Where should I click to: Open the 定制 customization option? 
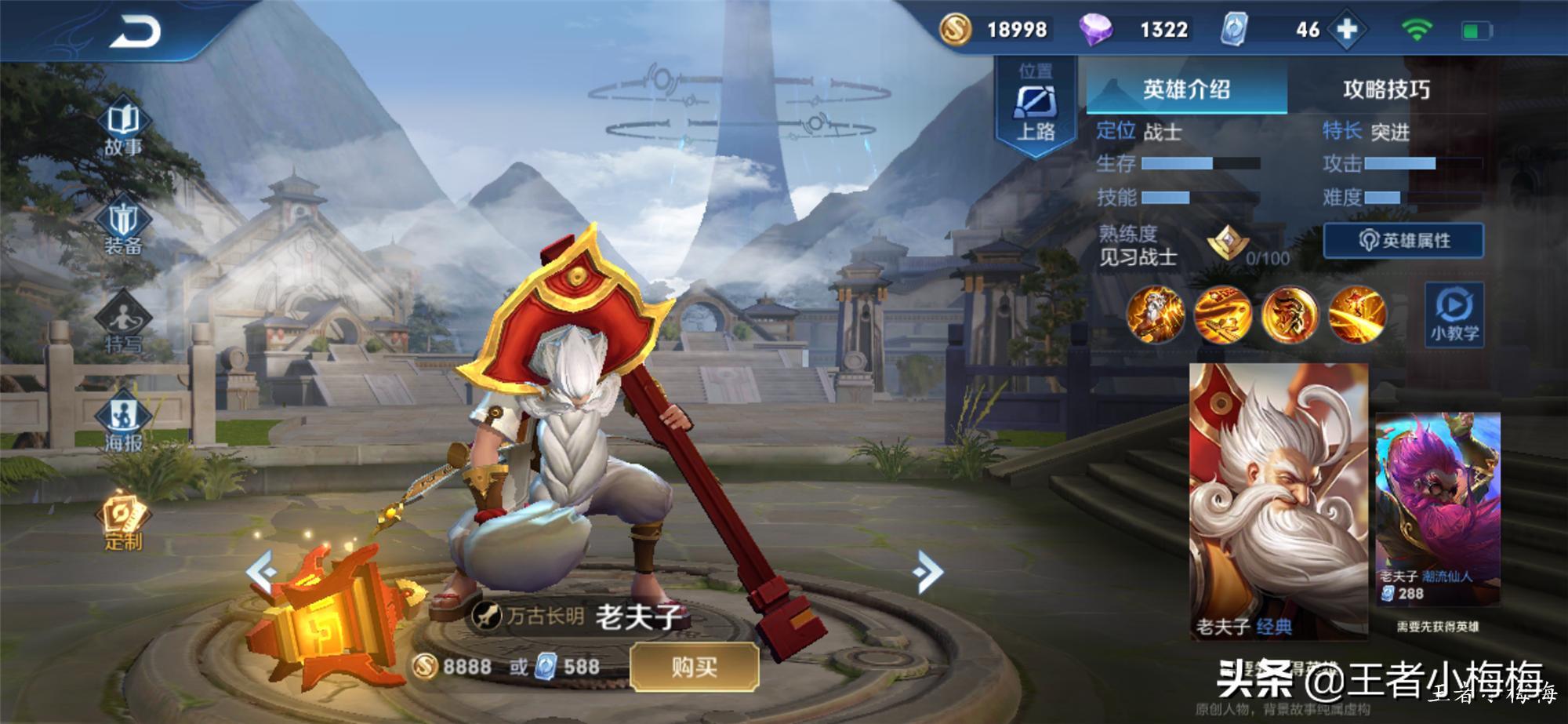(x=123, y=522)
